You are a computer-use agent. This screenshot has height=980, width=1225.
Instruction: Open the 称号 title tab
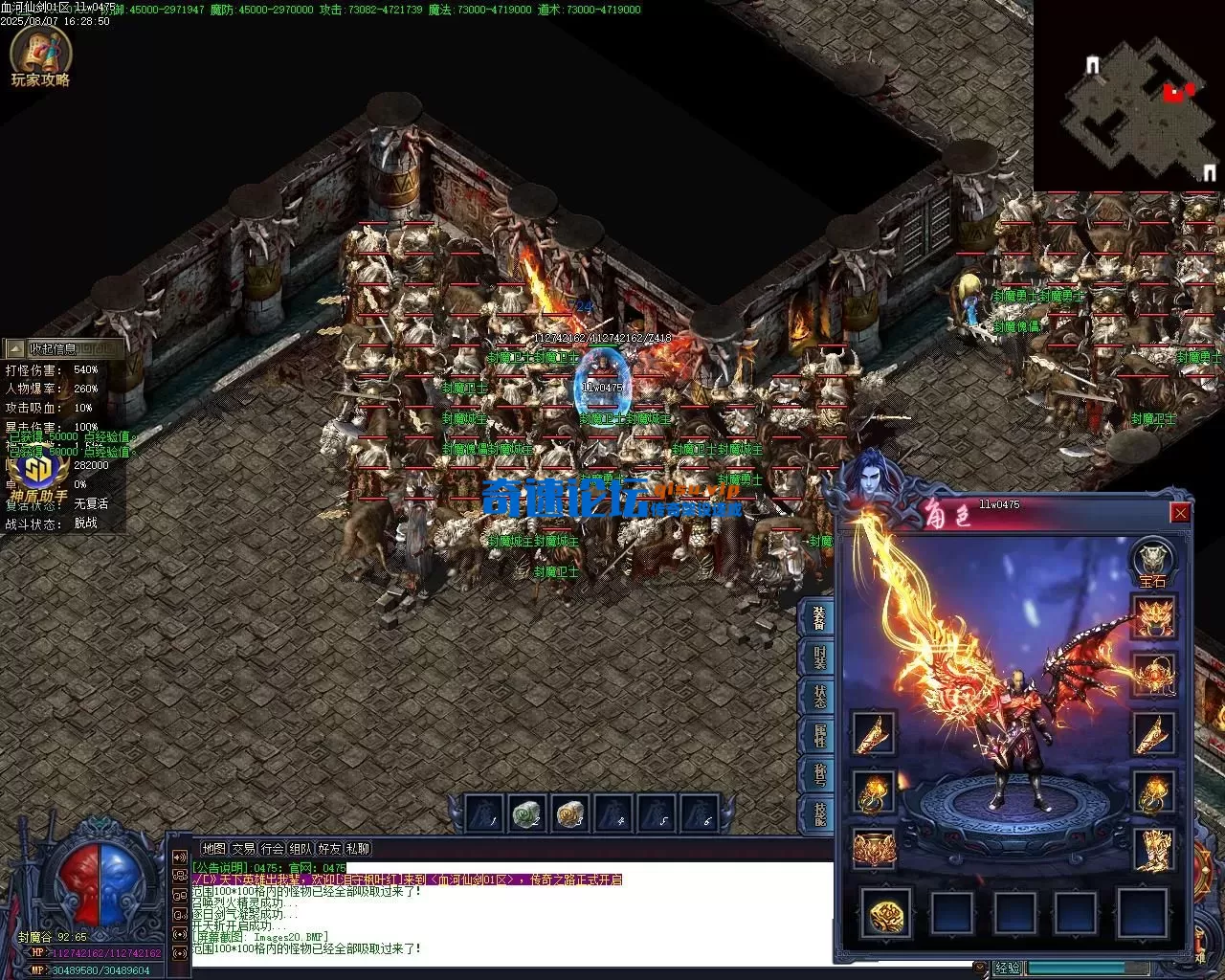point(819,775)
